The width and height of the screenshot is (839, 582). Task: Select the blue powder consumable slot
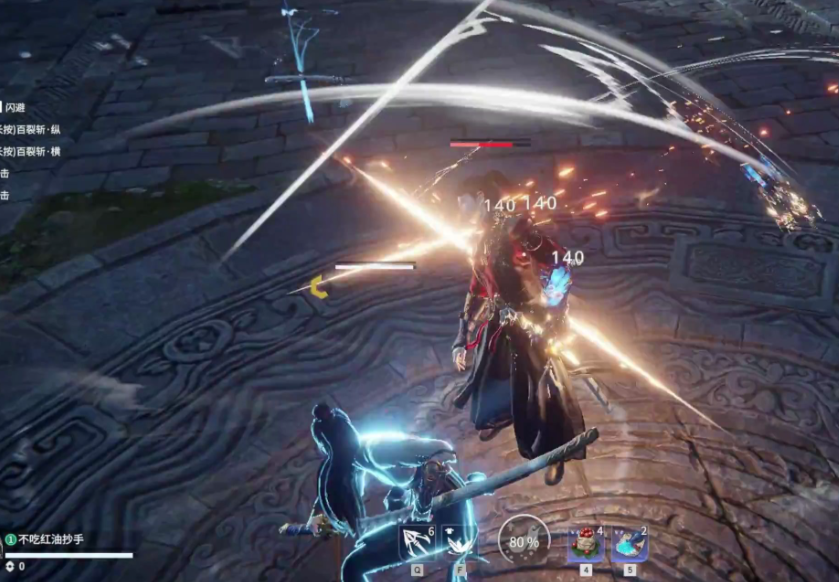coord(630,543)
